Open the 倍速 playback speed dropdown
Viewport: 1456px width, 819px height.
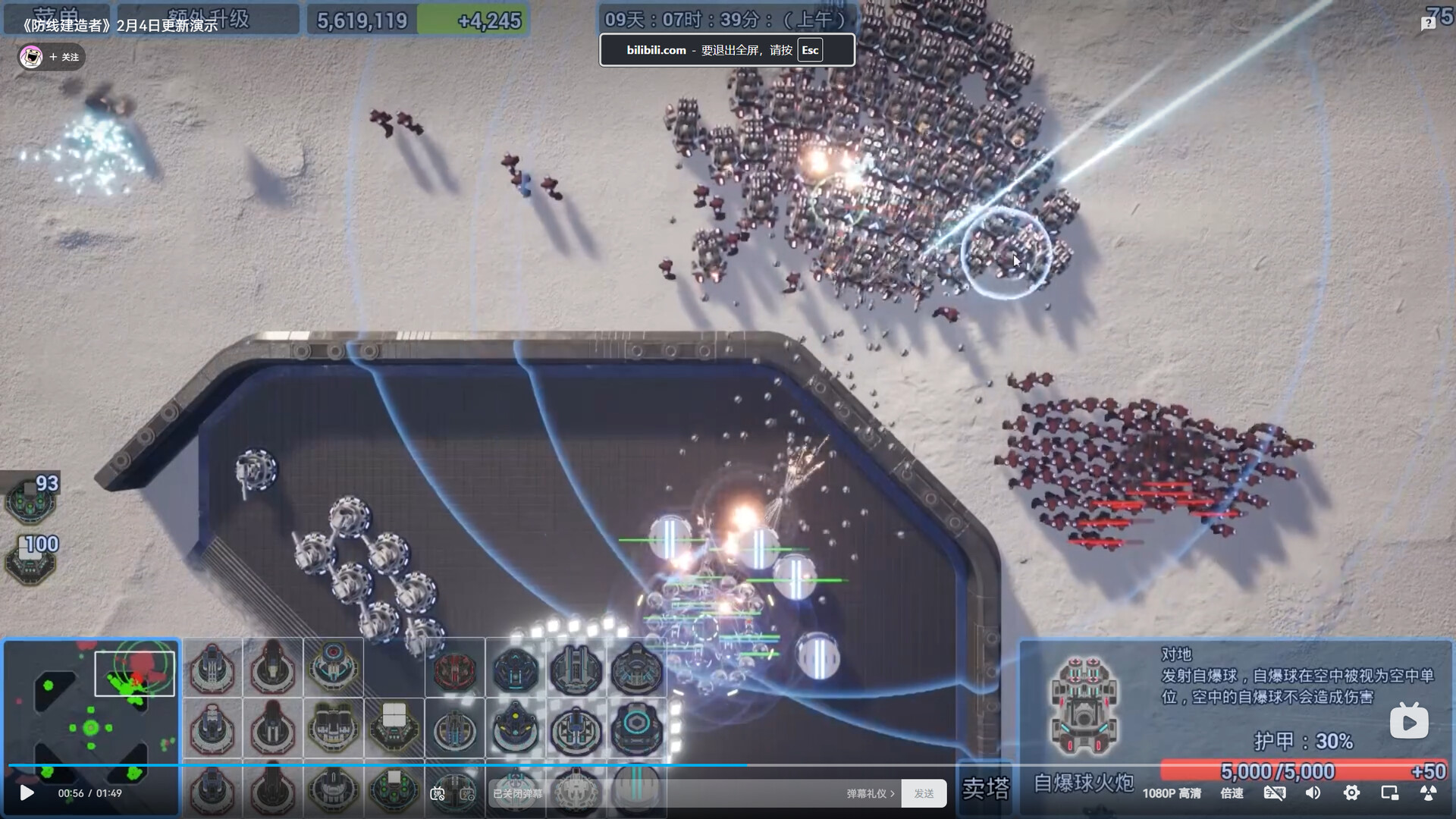[1232, 793]
